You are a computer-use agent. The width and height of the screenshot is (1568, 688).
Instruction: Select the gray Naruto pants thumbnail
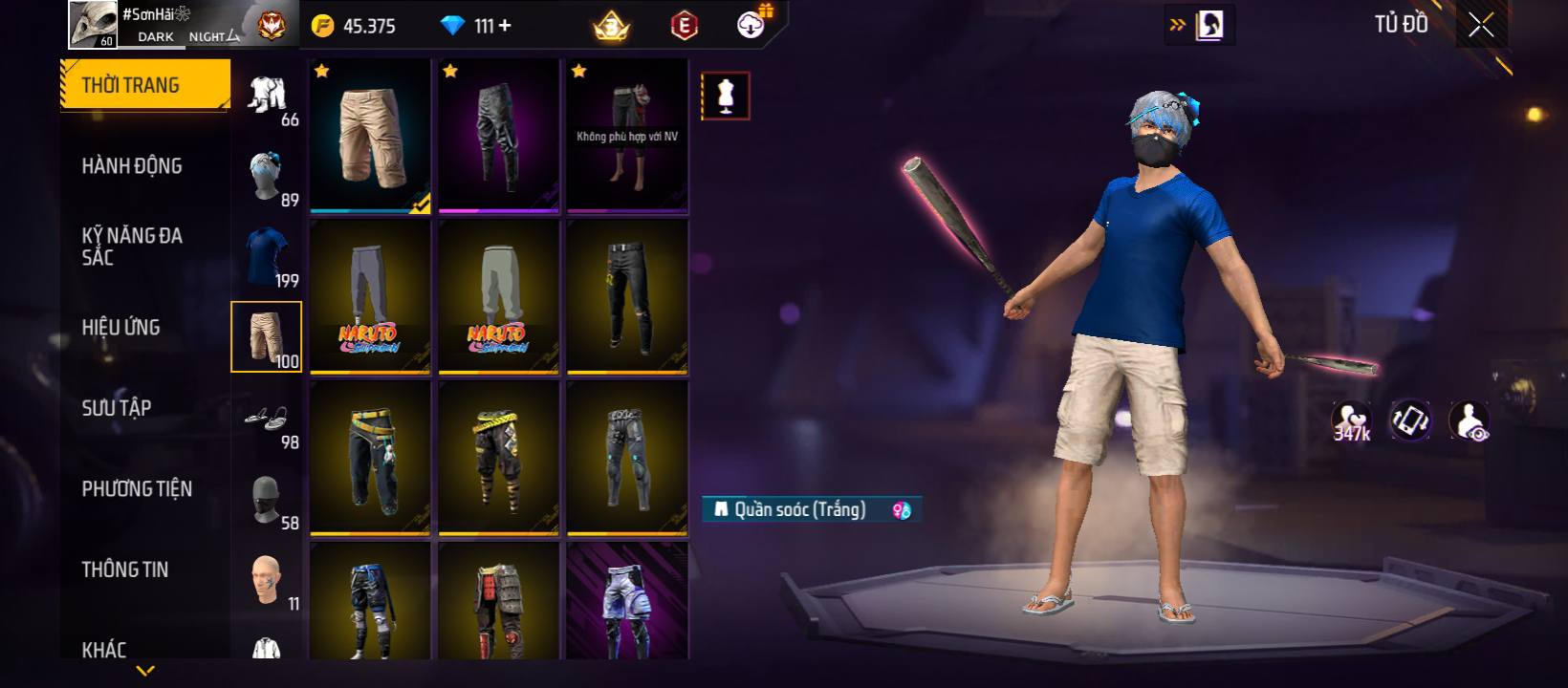pyautogui.click(x=370, y=296)
